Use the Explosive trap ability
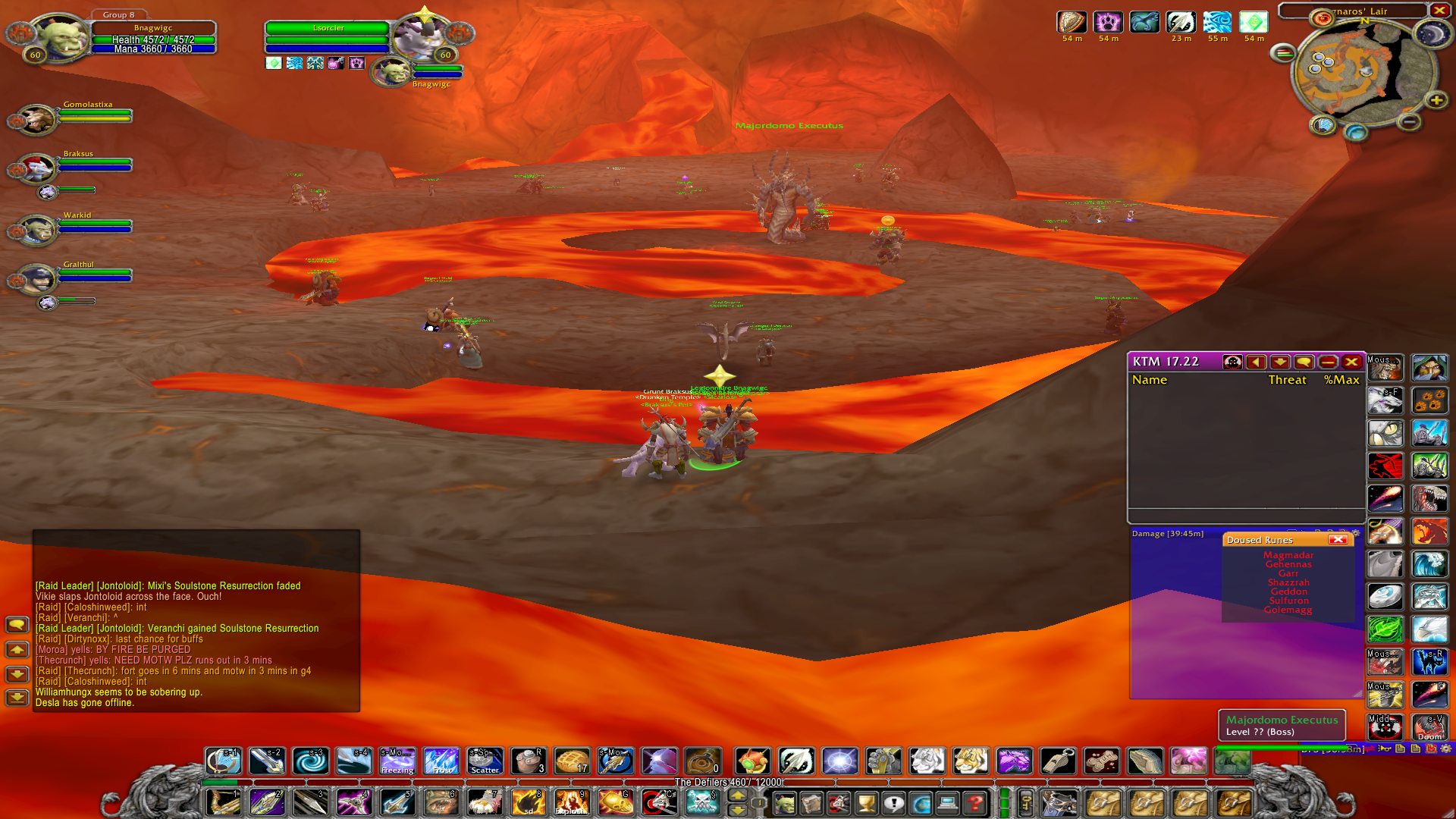The height and width of the screenshot is (819, 1456). [x=571, y=802]
